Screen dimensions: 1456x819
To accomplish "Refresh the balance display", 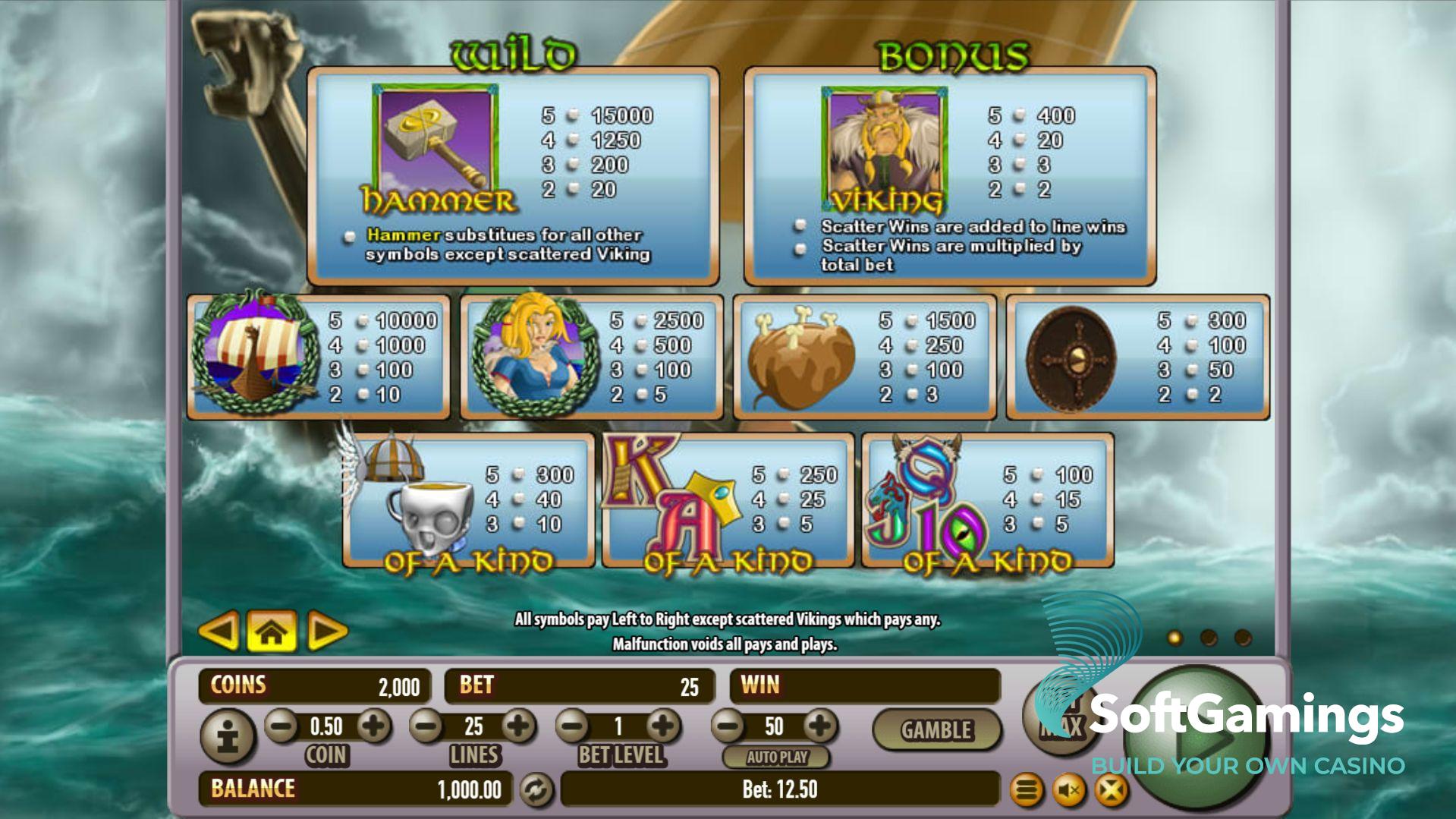I will [536, 790].
